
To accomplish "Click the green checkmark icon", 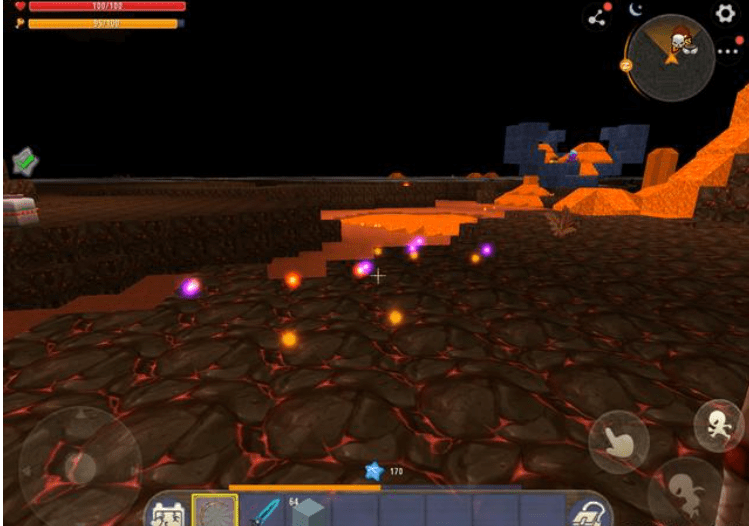I will 25,160.
